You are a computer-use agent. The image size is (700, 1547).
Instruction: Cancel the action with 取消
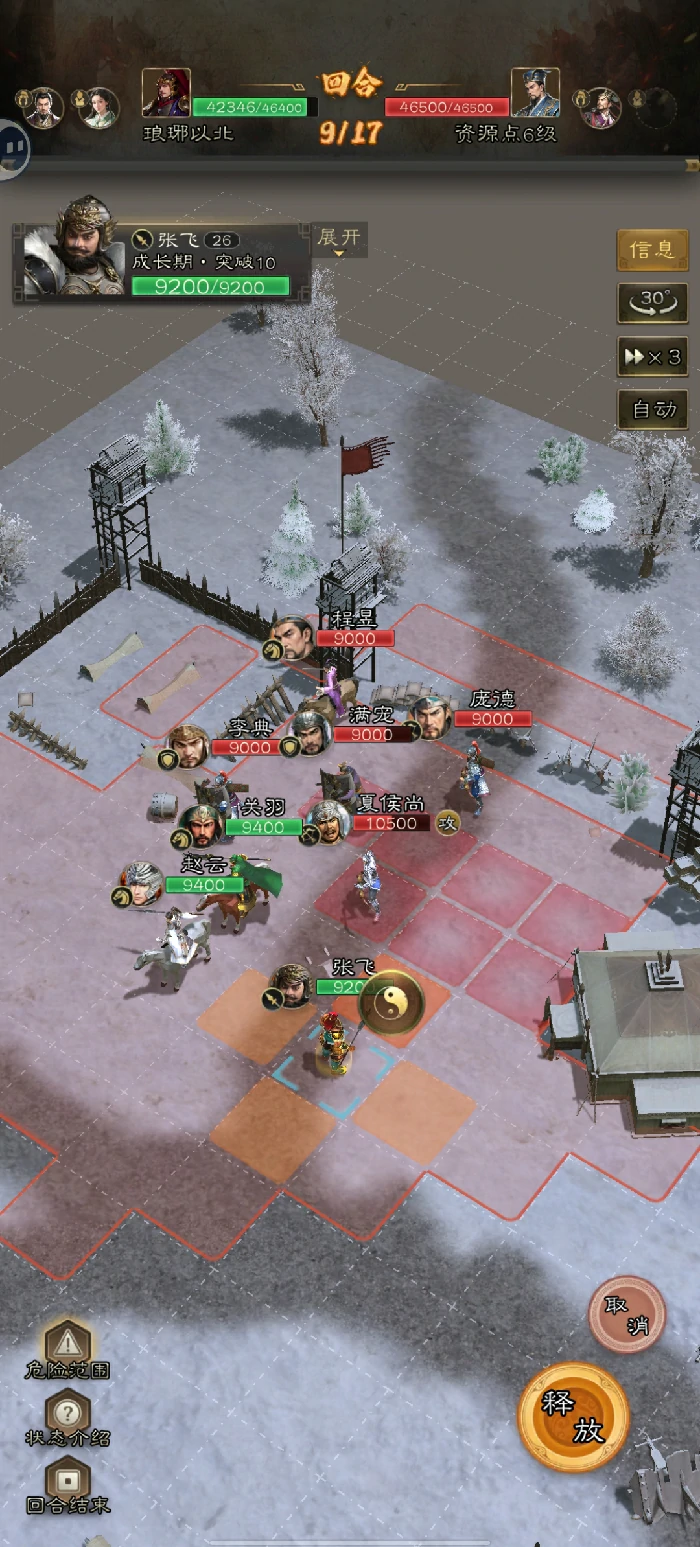coord(627,1314)
